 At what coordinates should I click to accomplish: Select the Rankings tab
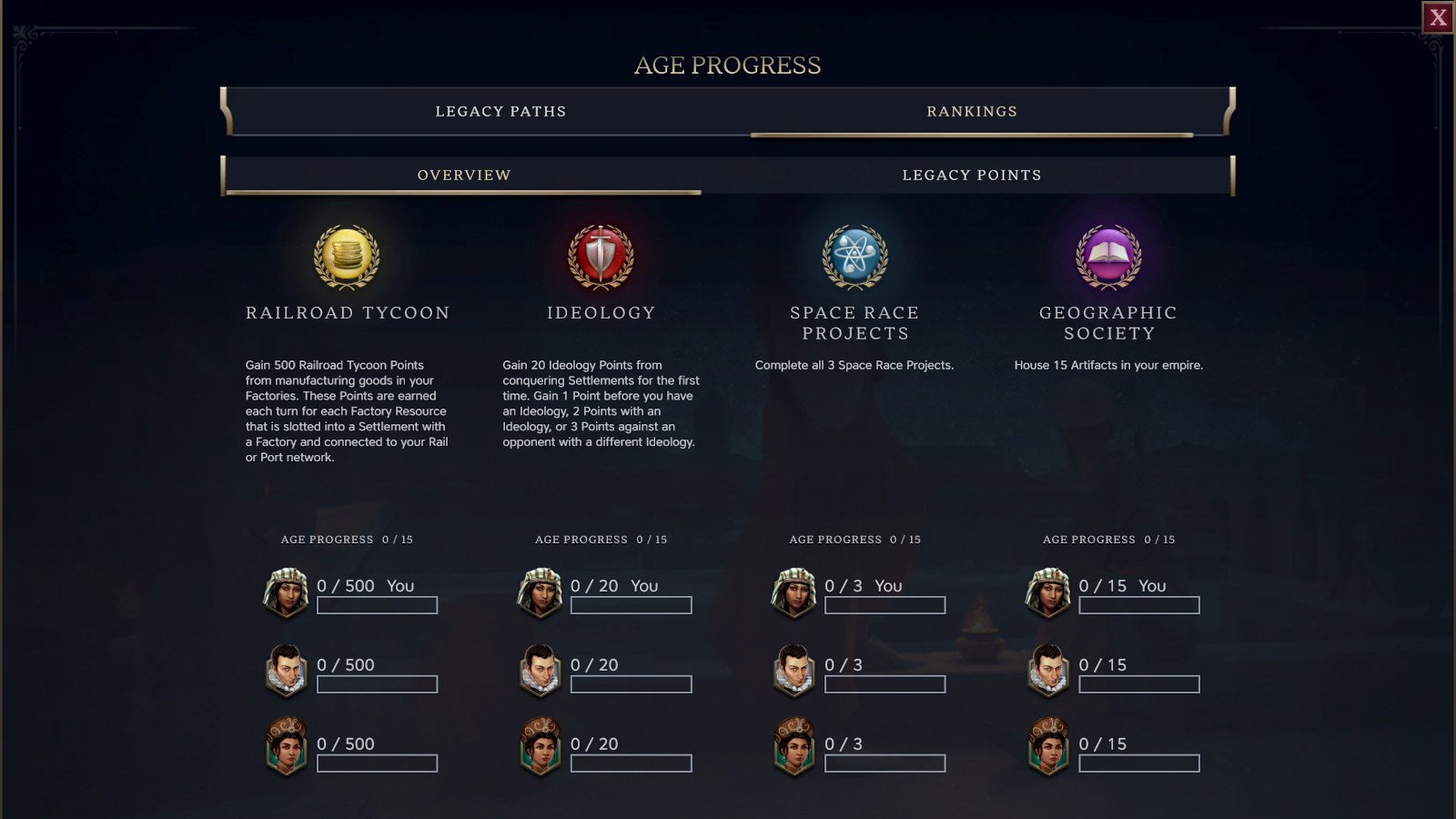(x=972, y=112)
